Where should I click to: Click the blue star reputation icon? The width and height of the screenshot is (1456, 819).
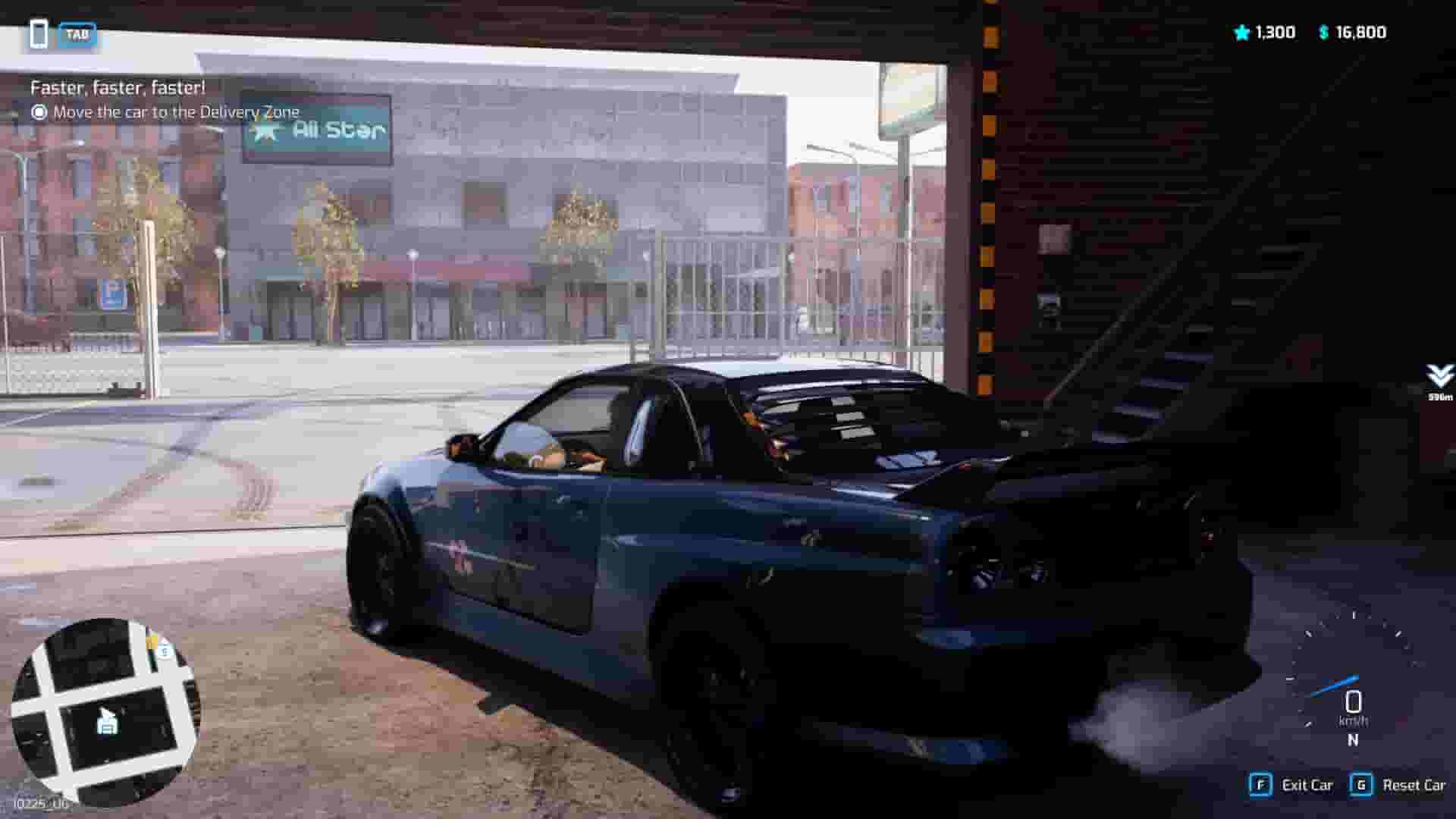point(1241,33)
